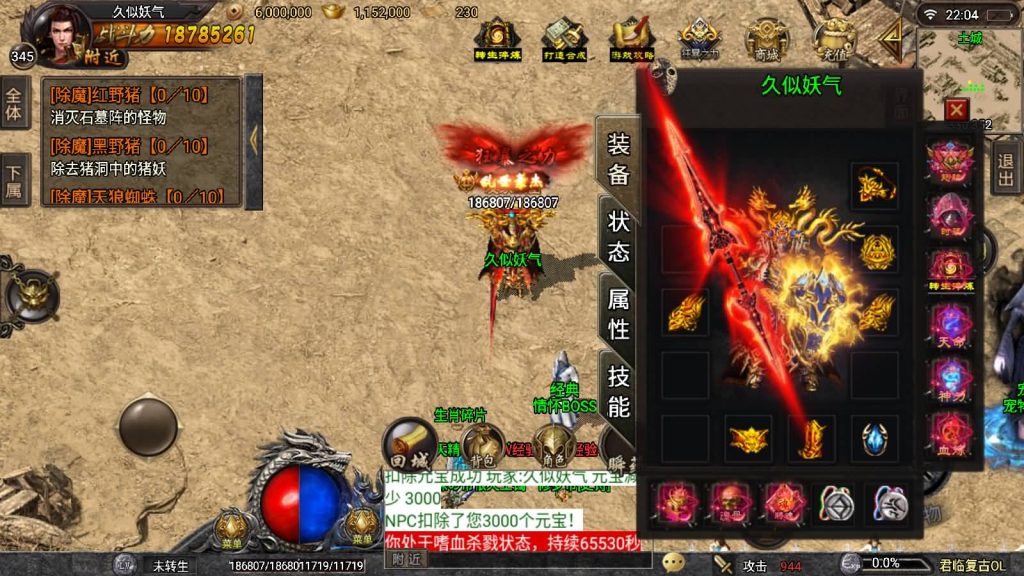Select the blue gem equipment slot
The height and width of the screenshot is (576, 1024).
(x=874, y=438)
